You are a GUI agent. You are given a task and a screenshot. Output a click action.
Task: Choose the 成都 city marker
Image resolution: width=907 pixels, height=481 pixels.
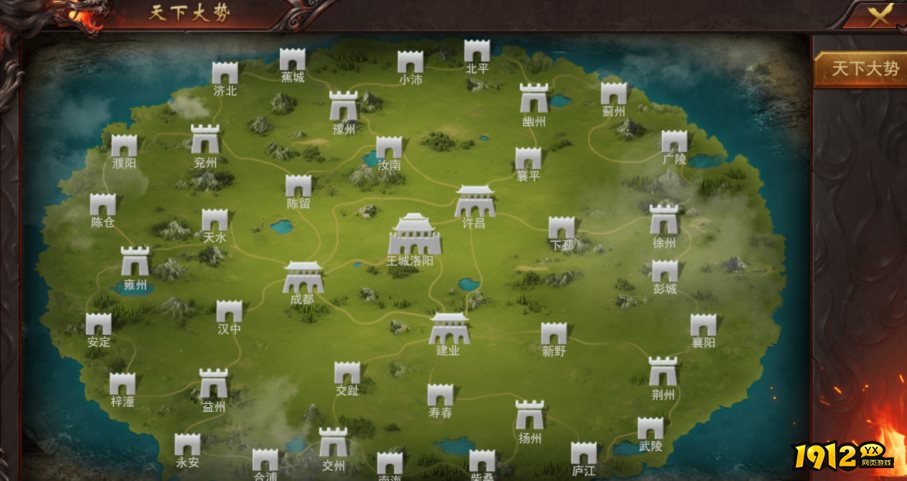click(302, 277)
